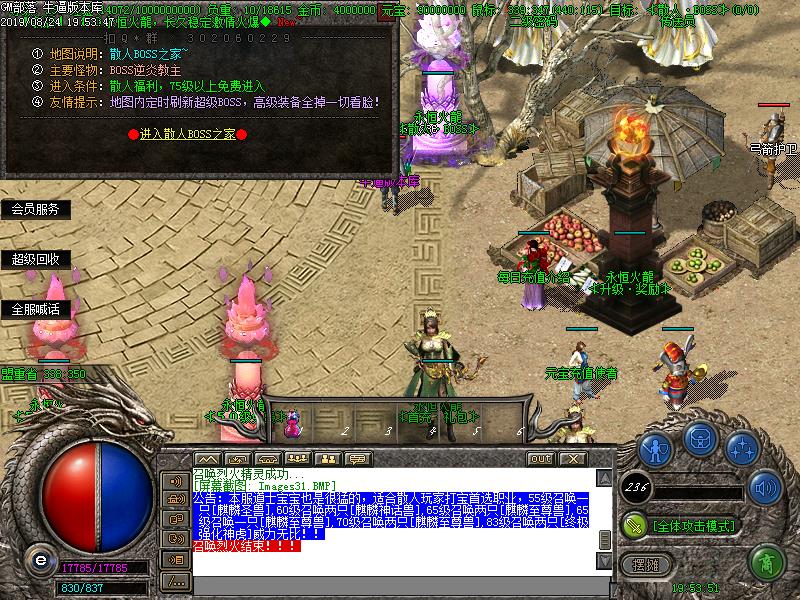
Task: Open the bag via the treasure chest icon
Action: [699, 438]
